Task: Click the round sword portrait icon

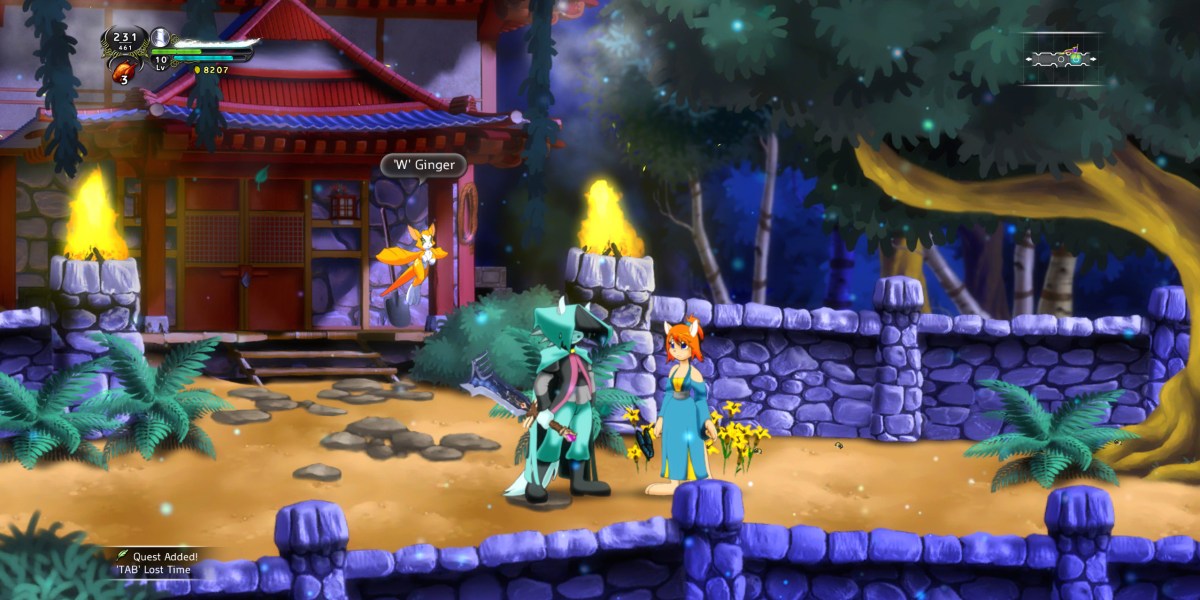Action: (160, 38)
